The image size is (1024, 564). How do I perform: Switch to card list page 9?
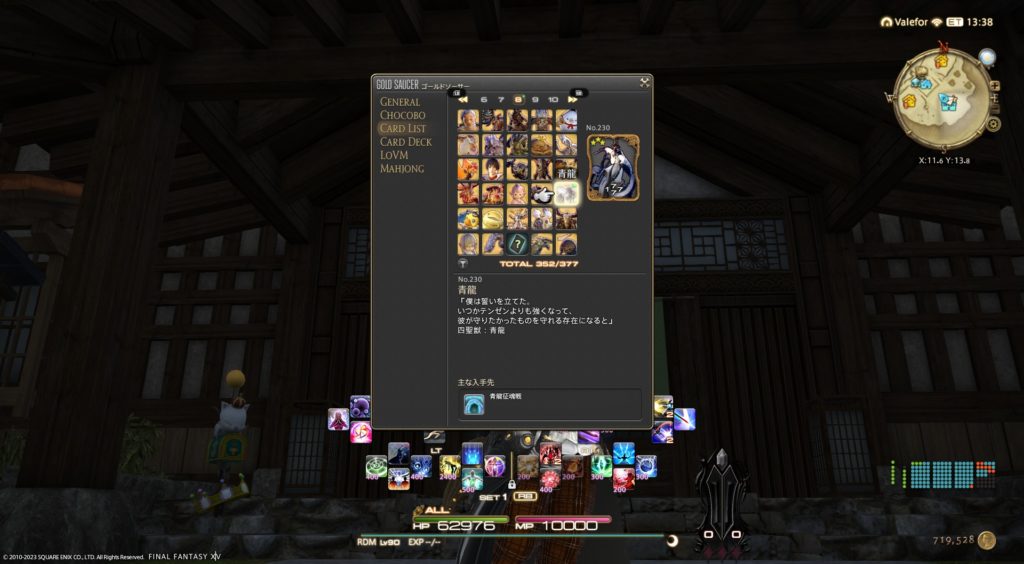[x=535, y=100]
